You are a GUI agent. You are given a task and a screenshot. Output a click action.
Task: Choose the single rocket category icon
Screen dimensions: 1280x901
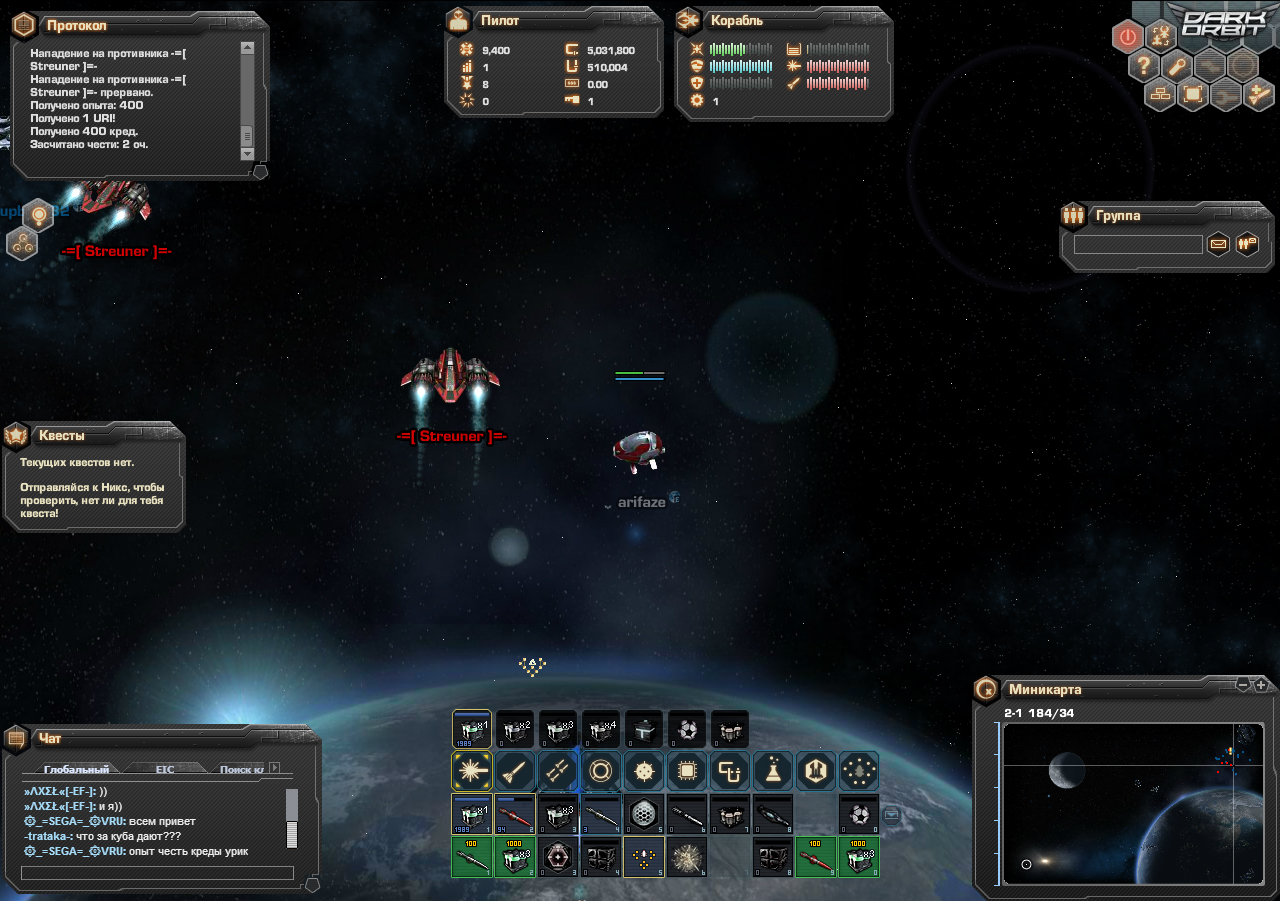[513, 771]
